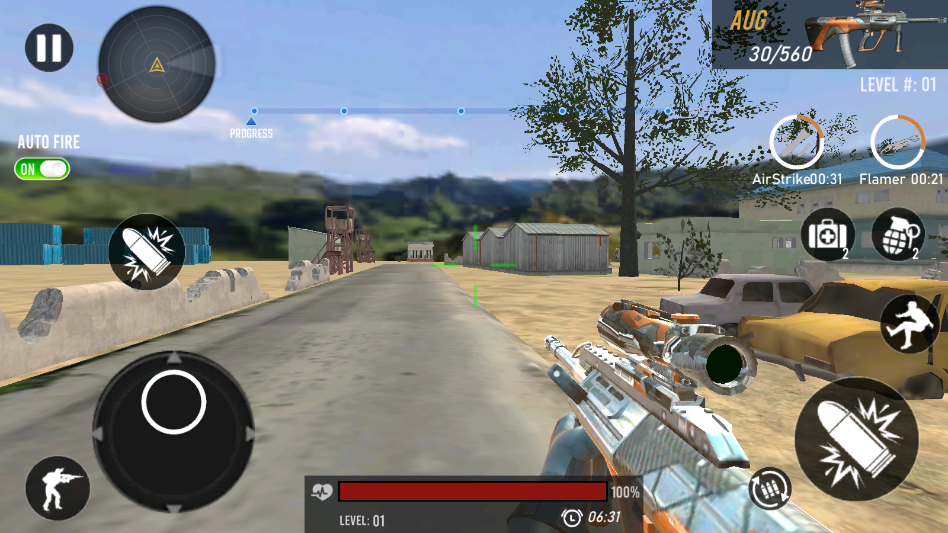Viewport: 948px width, 533px height.
Task: Select the AUG weapon panel
Action: [x=830, y=34]
